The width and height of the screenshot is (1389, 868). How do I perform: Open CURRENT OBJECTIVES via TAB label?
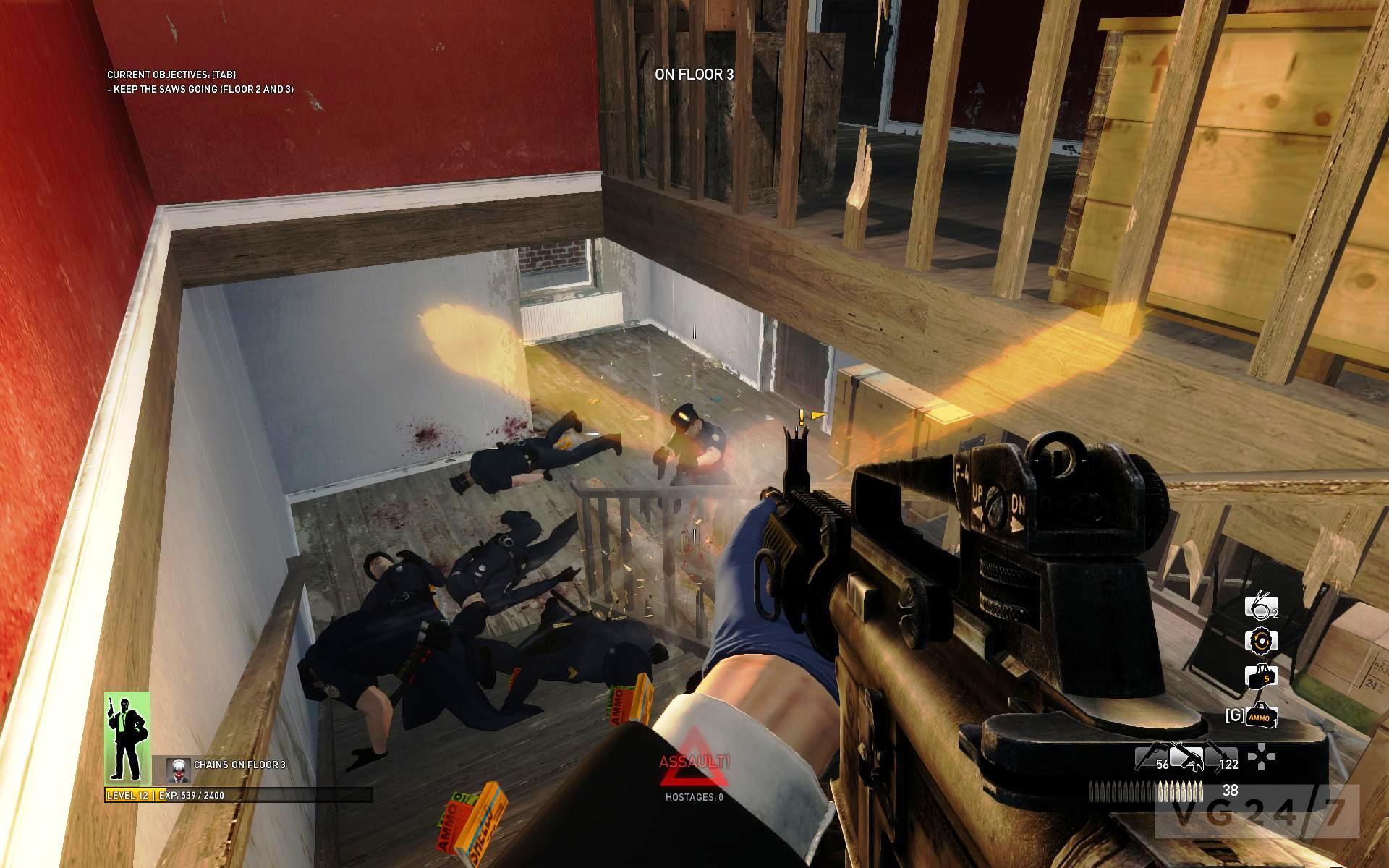174,74
